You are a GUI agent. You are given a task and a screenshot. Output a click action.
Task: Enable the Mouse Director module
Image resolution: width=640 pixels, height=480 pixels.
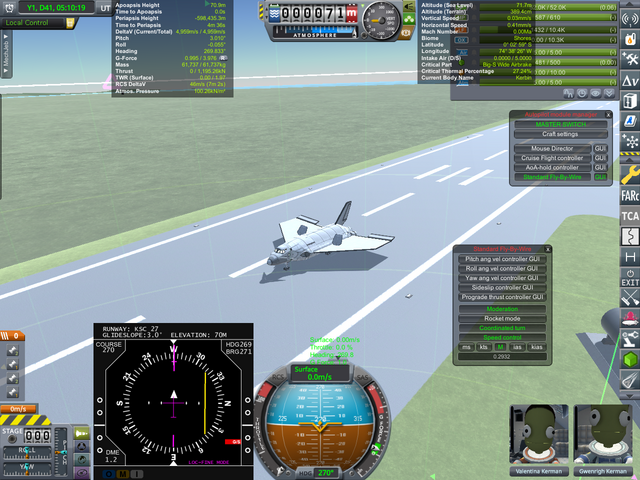552,148
